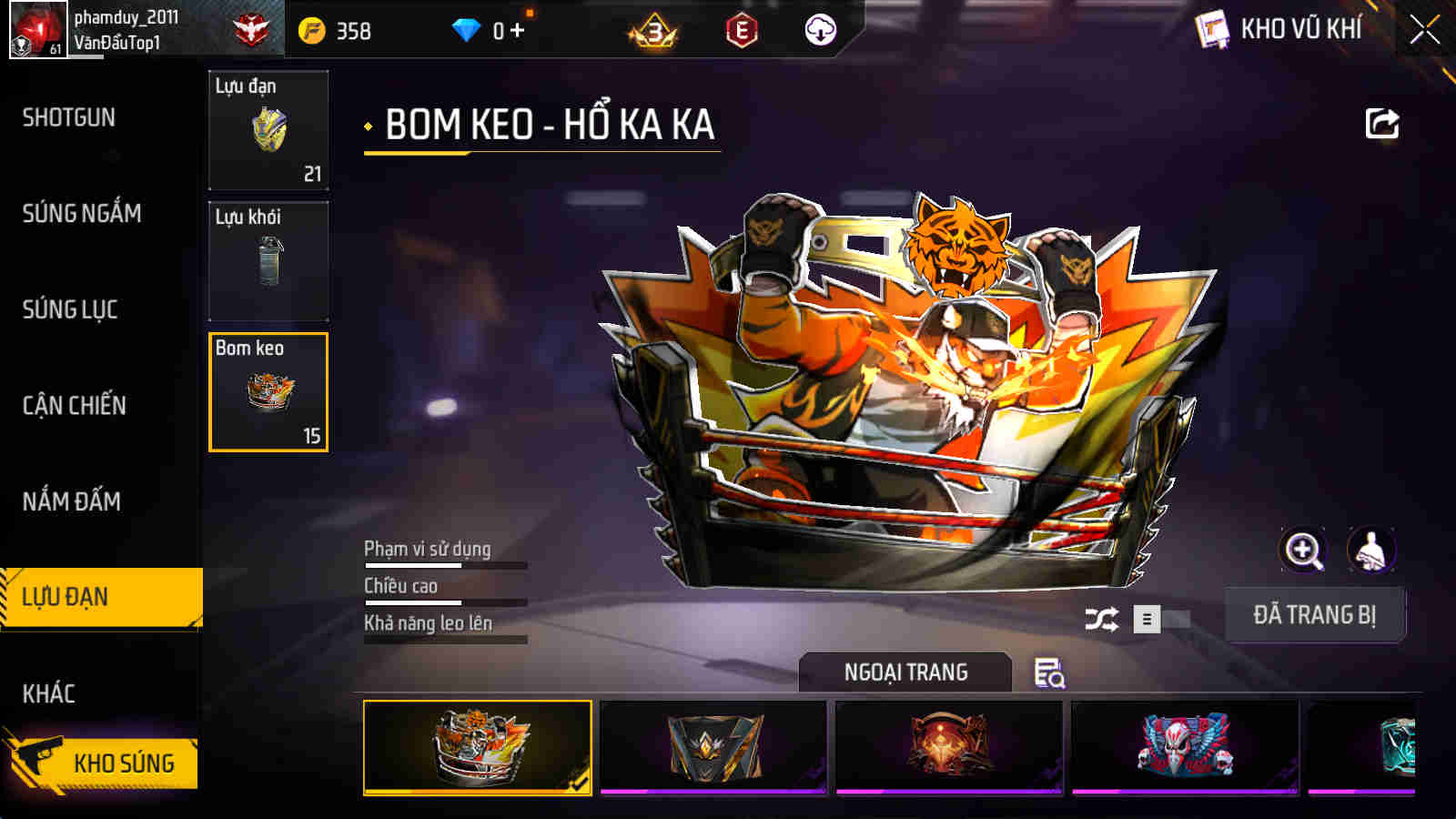The image size is (1456, 819).
Task: Open the NGOẠI TRANG tab
Action: pos(905,673)
